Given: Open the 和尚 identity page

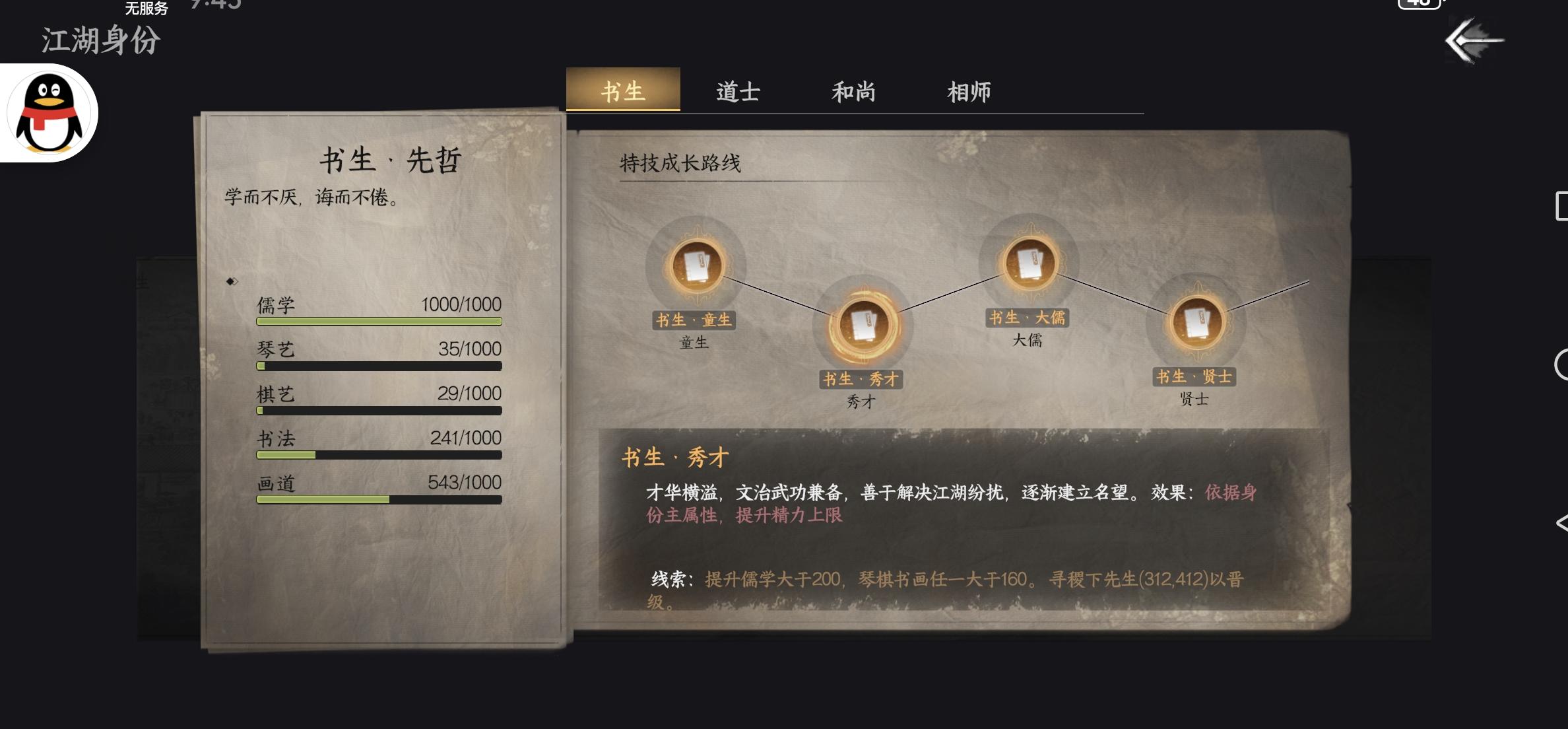Looking at the screenshot, I should tap(853, 92).
